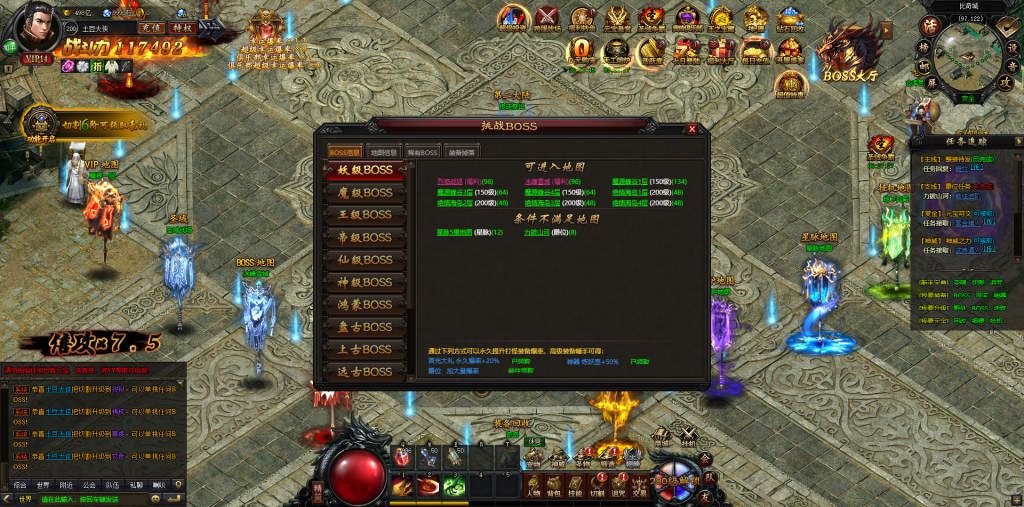Switch chat to the 公会 channel tab
This screenshot has height=507, width=1024.
89,485
